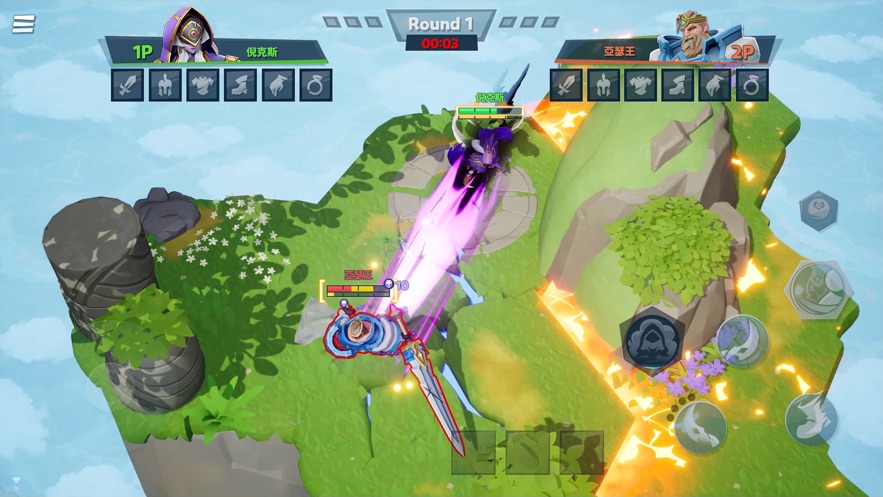Select 1P's ring equipment slot
Image resolution: width=883 pixels, height=497 pixels.
(x=316, y=85)
